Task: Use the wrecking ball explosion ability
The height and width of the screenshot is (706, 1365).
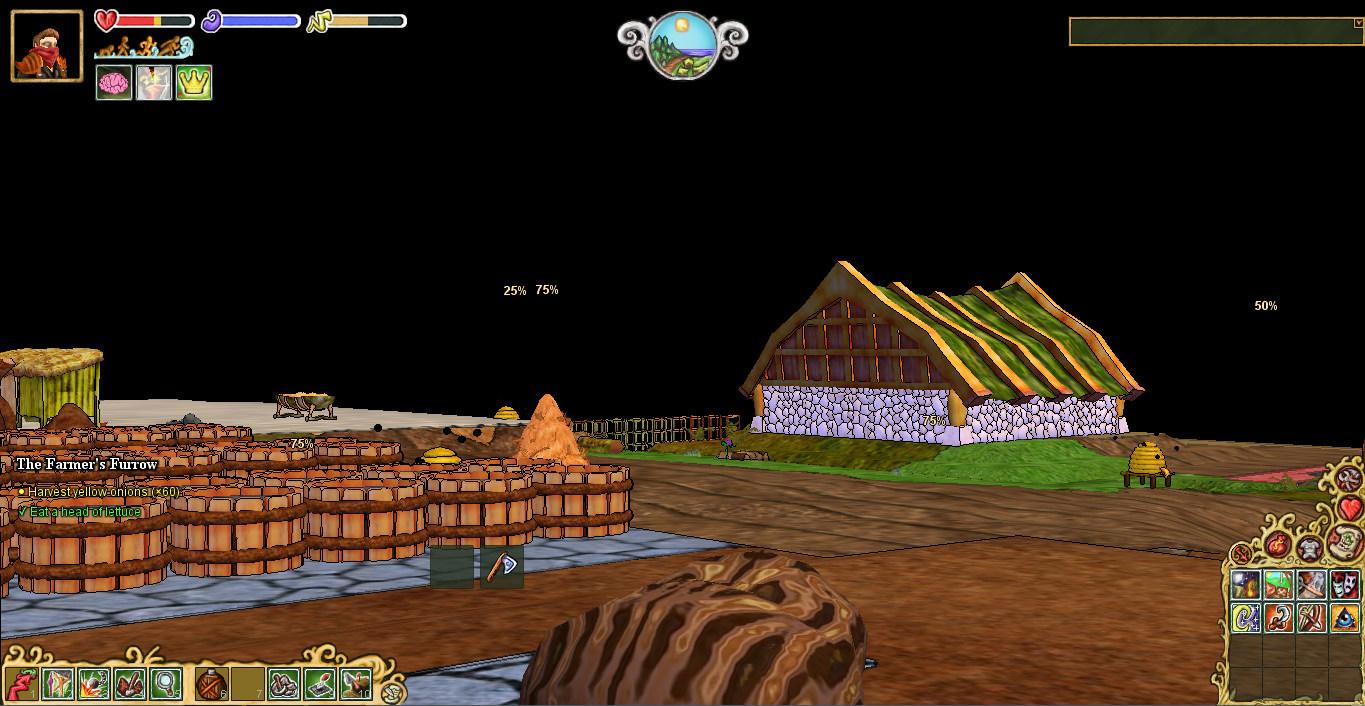Action: click(94, 684)
